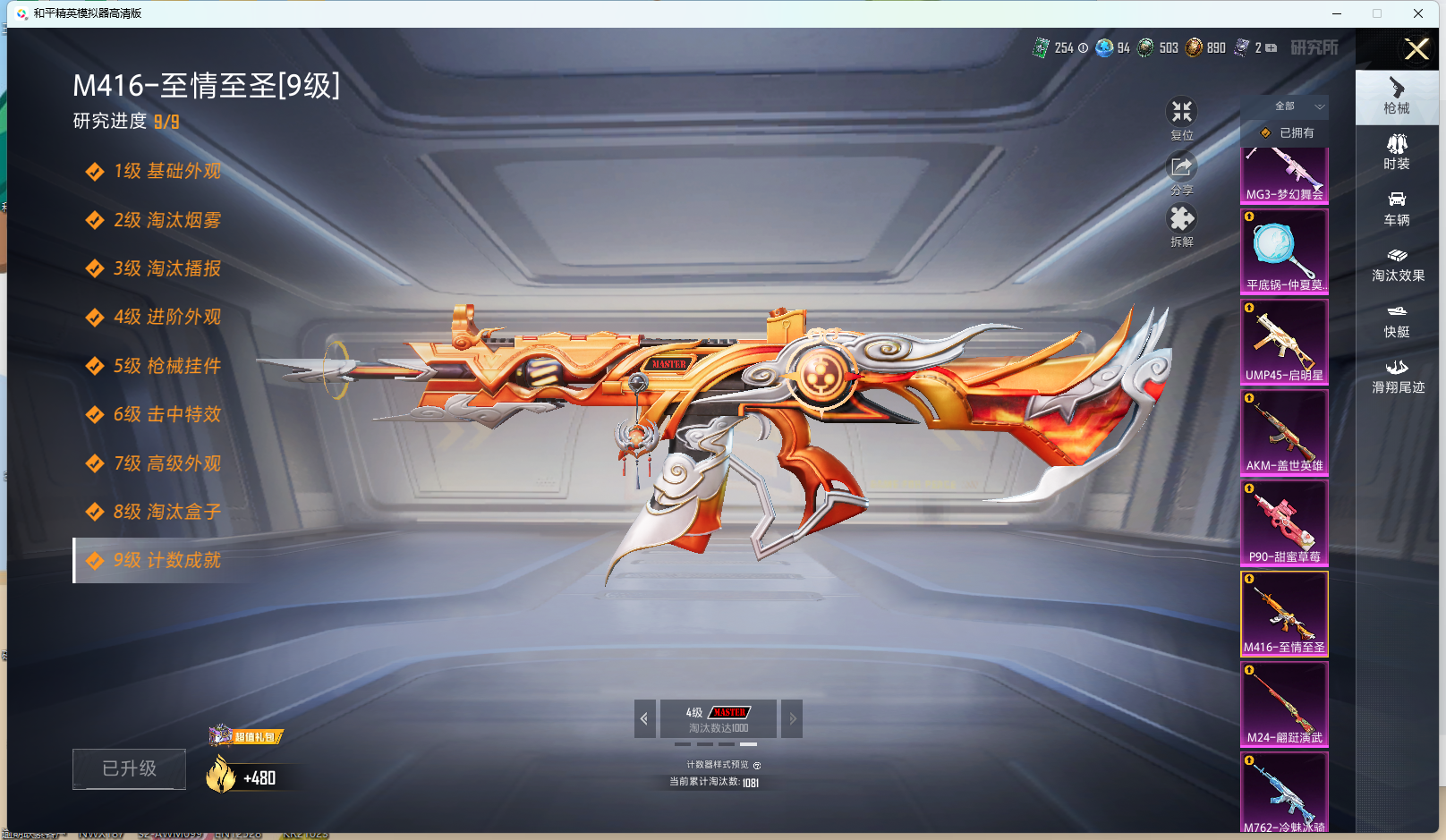Switch to 淘汰效果 tab
The width and height of the screenshot is (1446, 840).
point(1397,265)
